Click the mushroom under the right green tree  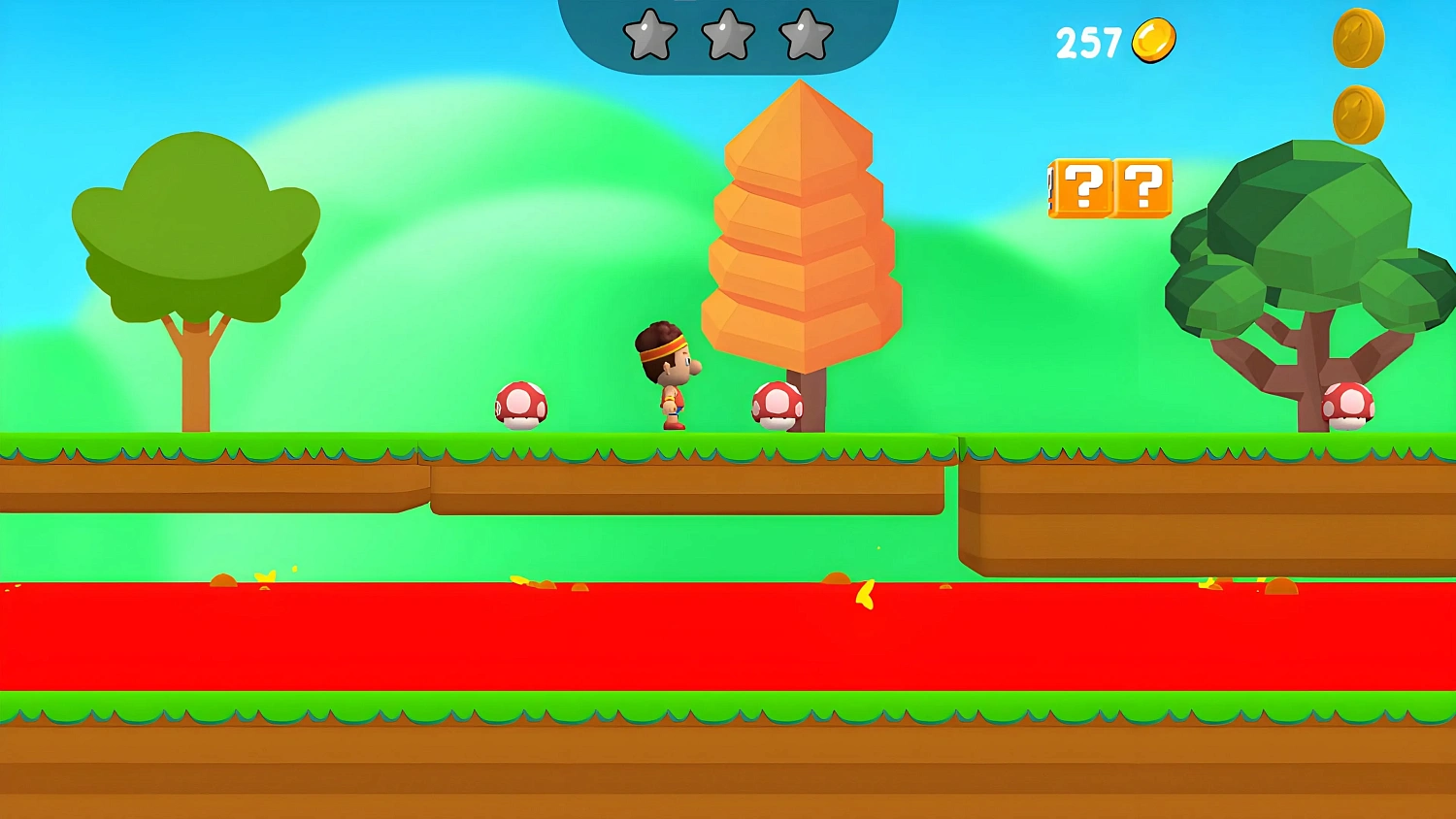(1348, 405)
